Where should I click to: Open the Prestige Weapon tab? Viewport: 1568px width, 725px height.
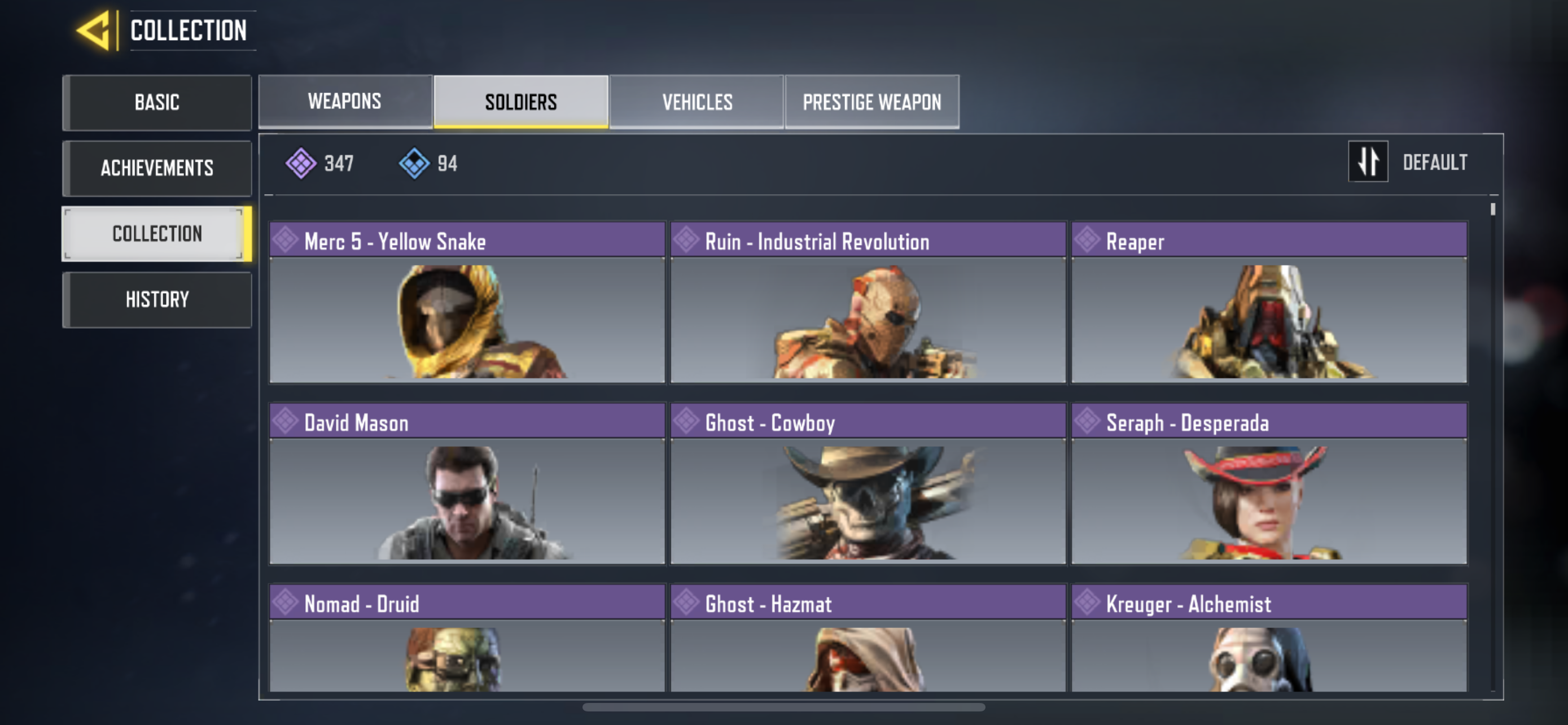coord(871,101)
